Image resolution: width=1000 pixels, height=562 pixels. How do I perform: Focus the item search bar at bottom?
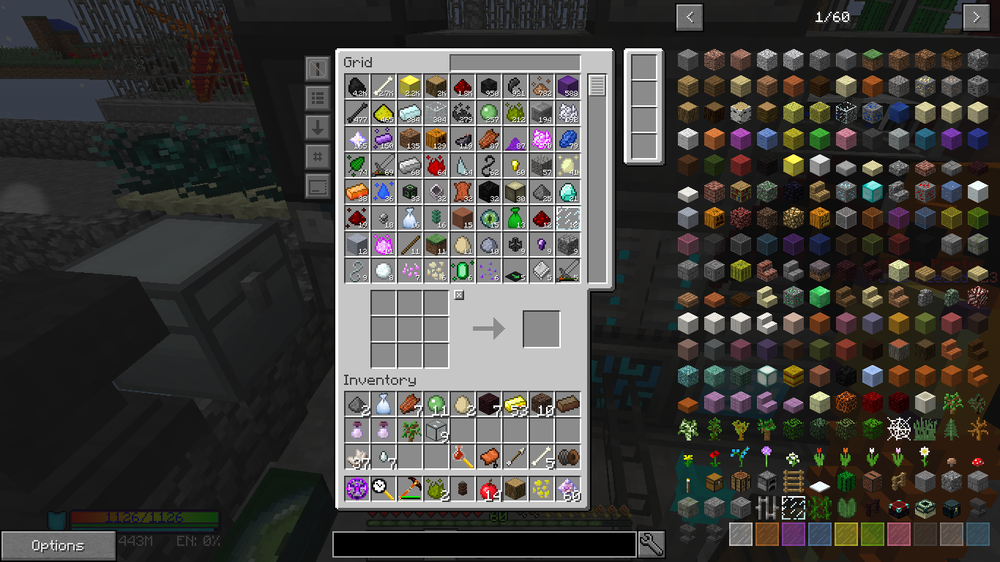[x=484, y=544]
